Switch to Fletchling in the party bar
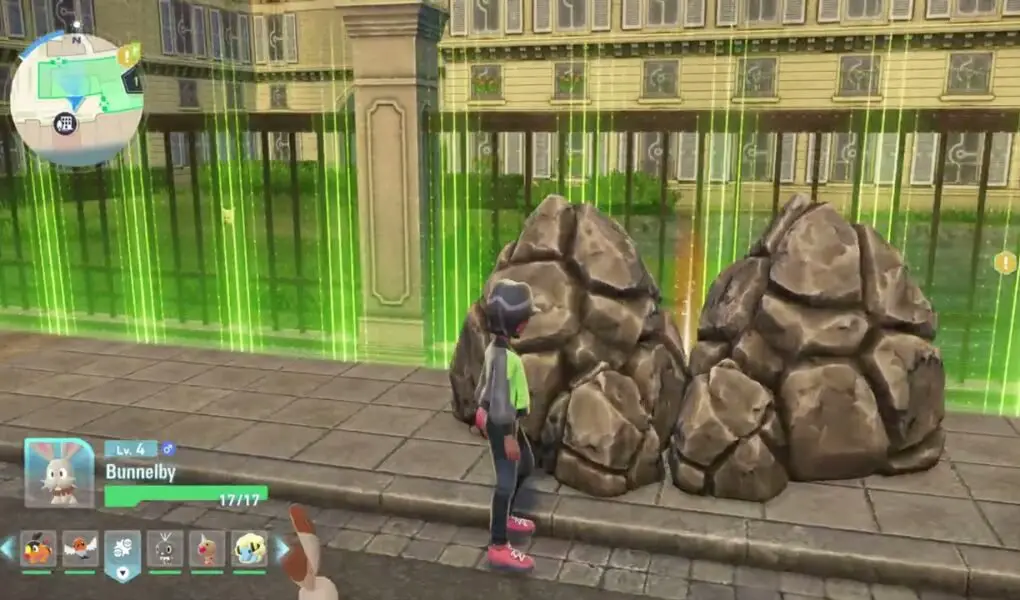 [x=80, y=548]
